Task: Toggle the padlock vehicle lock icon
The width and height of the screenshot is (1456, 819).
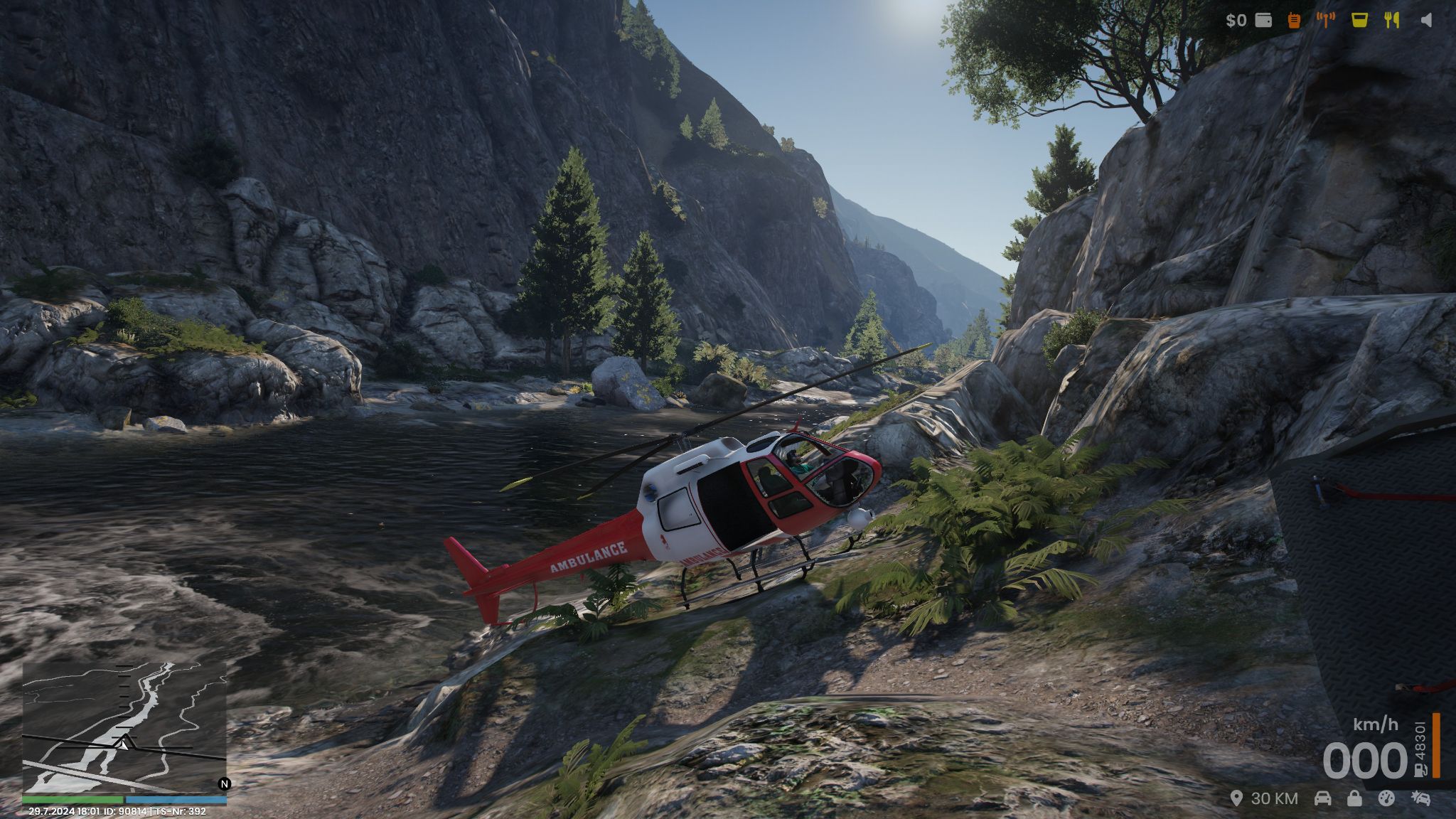Action: 1354,798
